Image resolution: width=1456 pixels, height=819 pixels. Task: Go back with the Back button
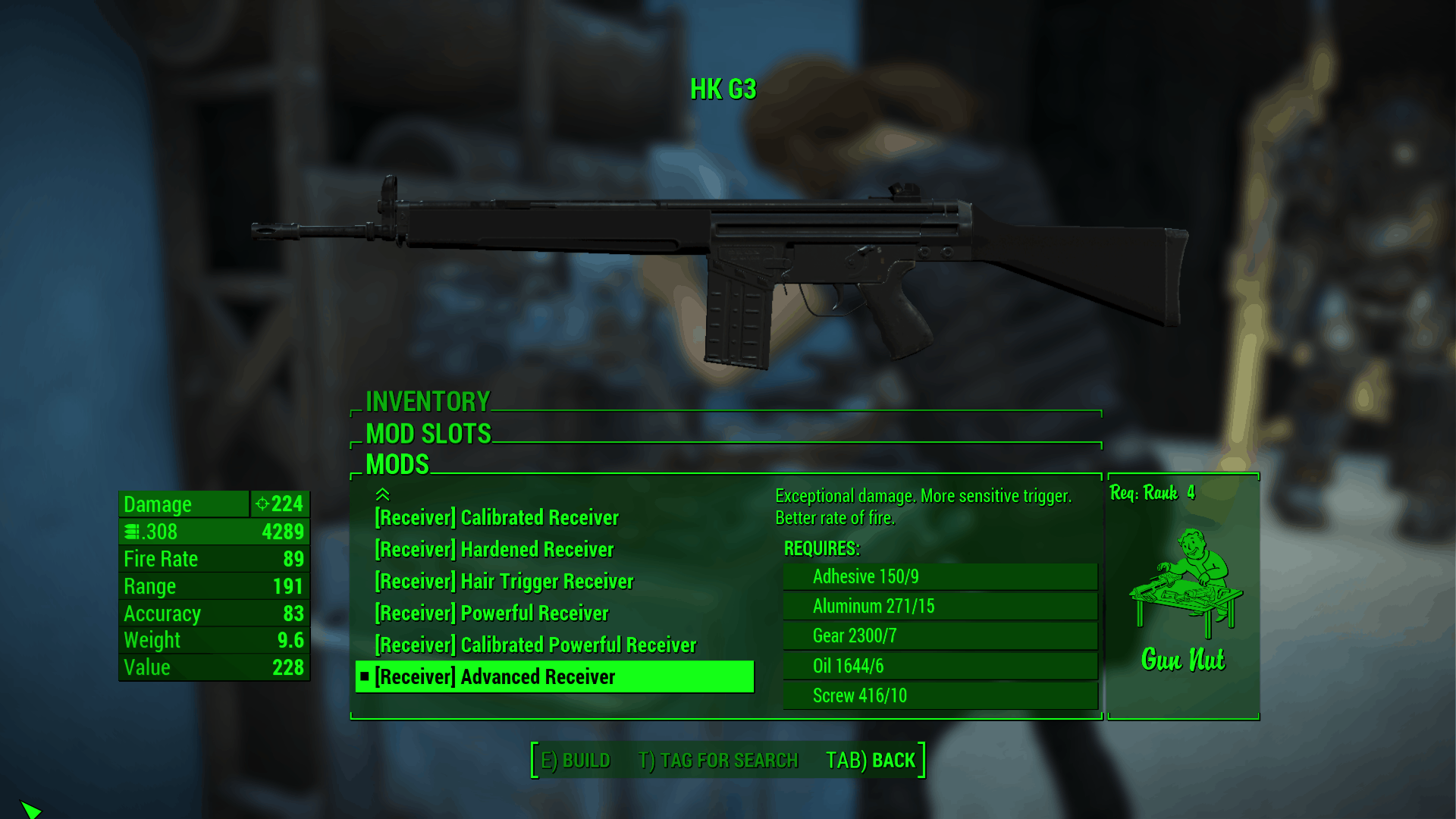[871, 760]
